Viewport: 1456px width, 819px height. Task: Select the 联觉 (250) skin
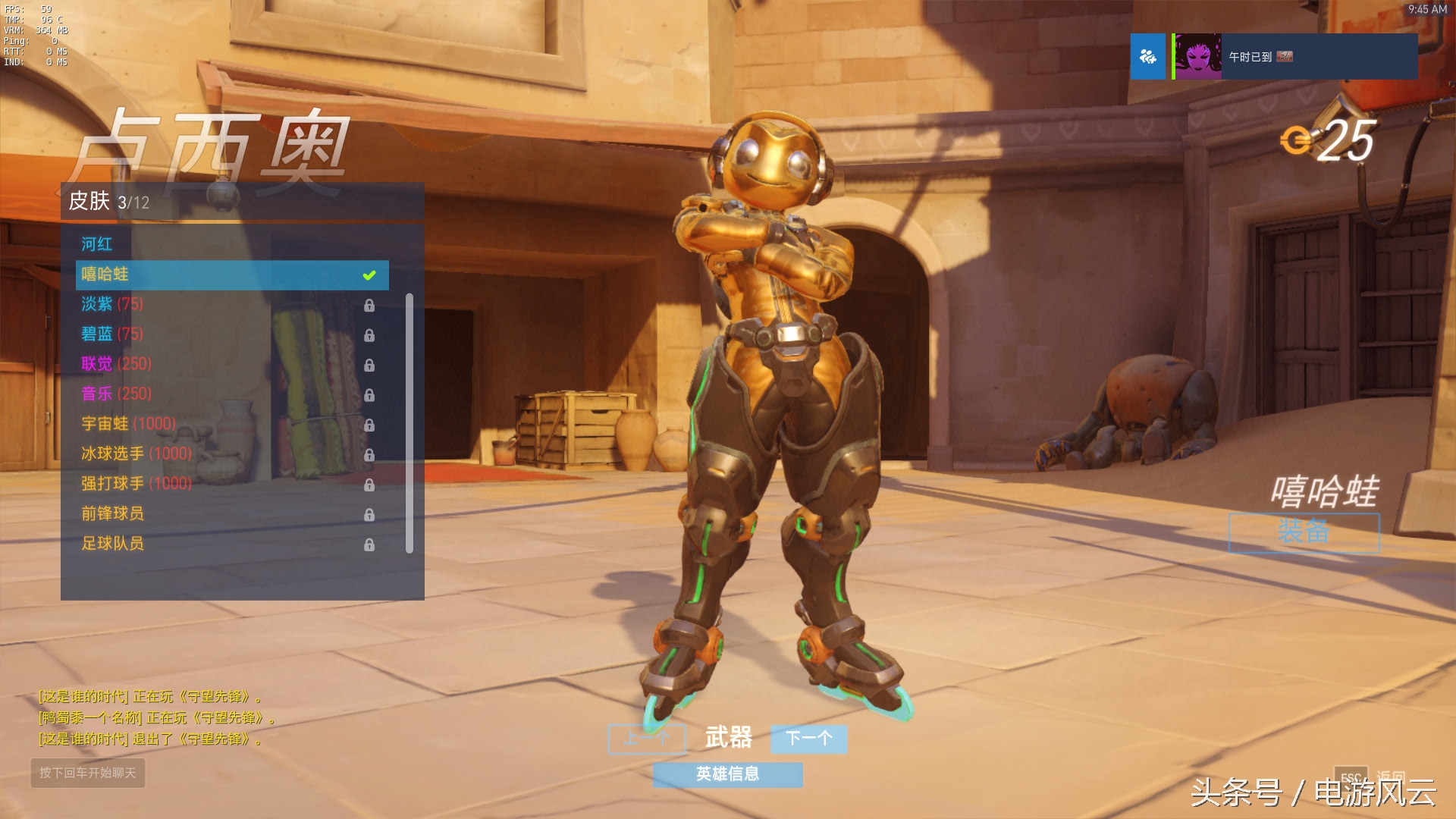tap(117, 364)
